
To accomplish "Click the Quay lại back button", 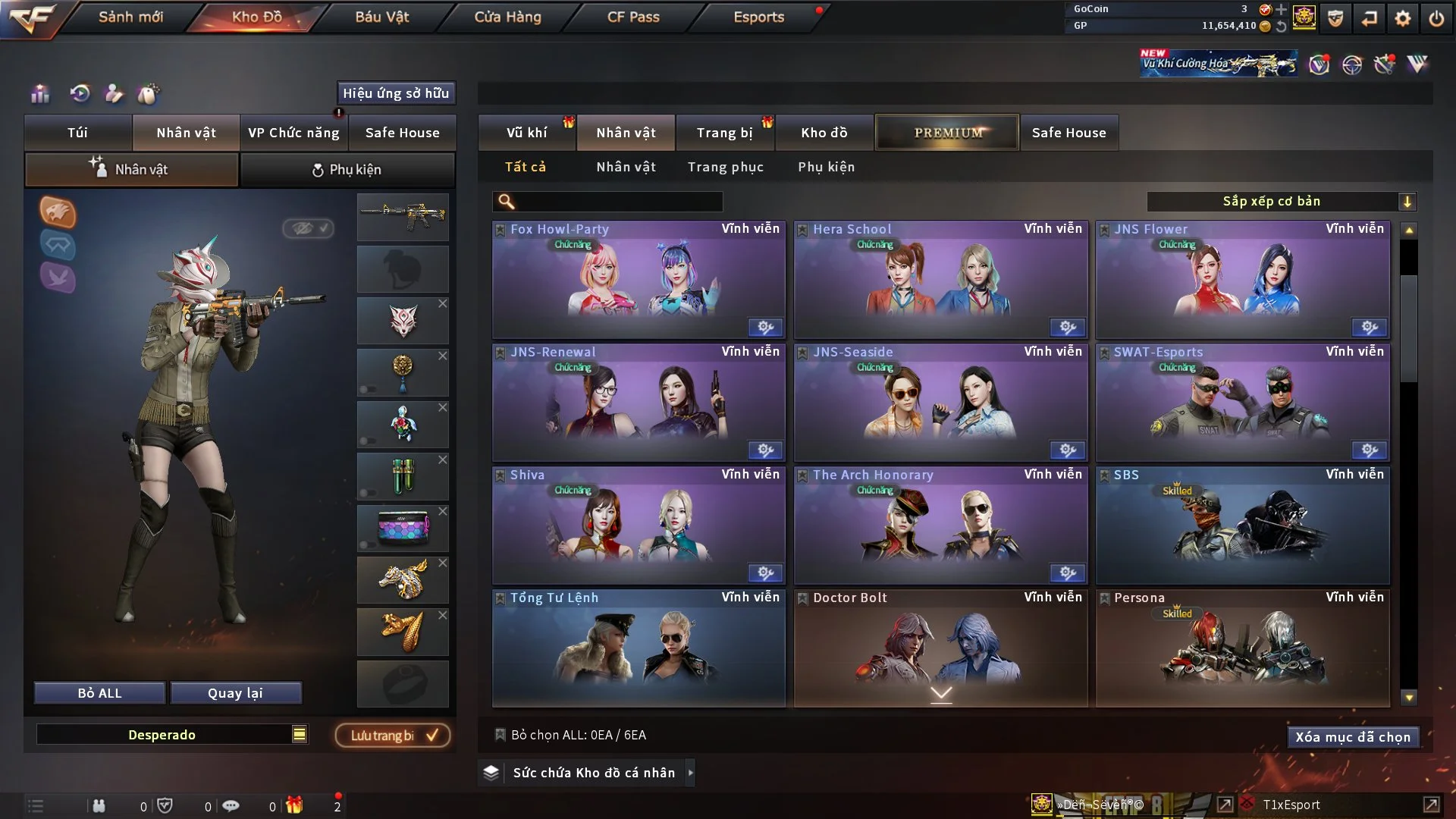I will 235,693.
